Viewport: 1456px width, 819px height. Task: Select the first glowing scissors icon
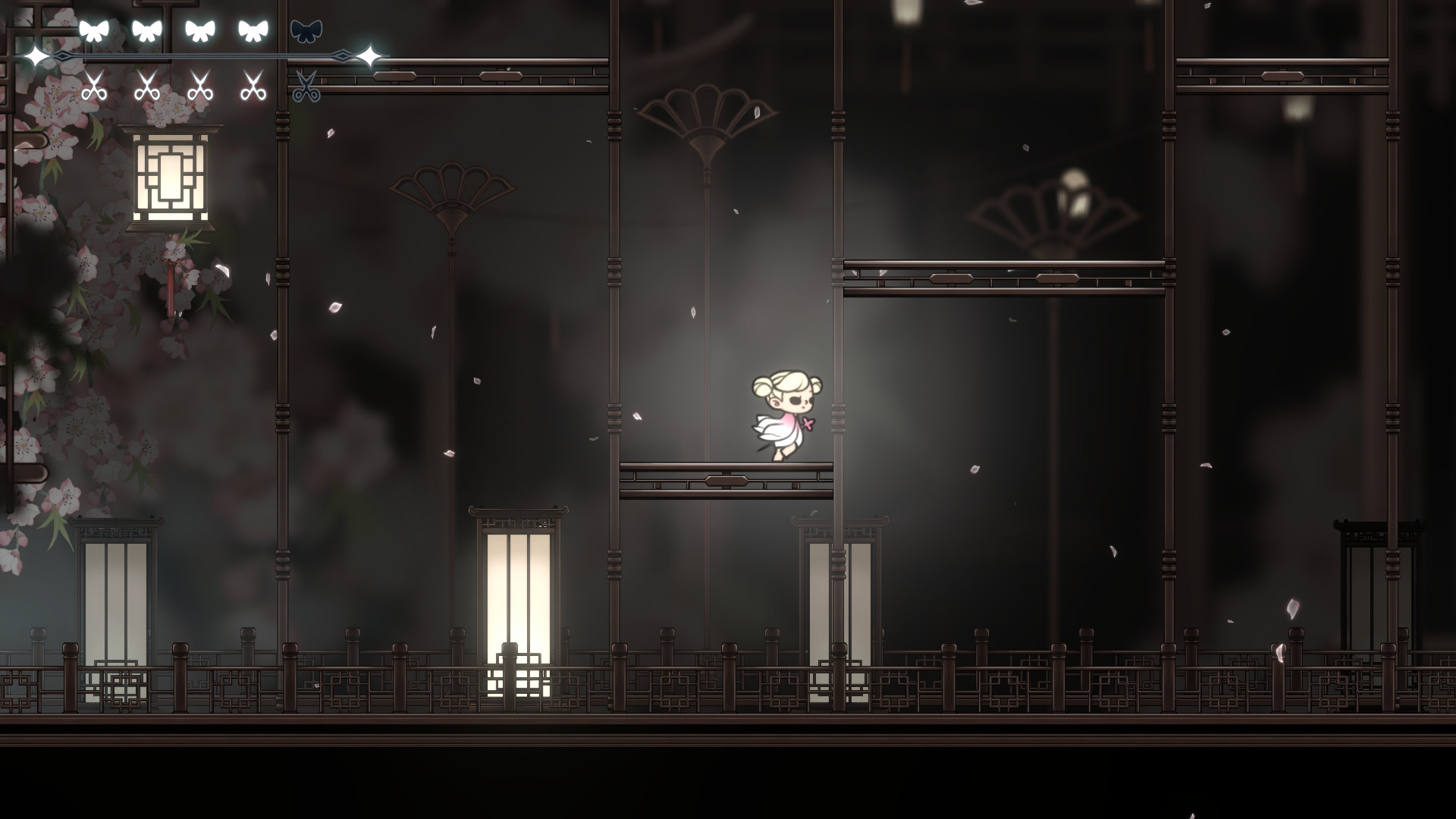coord(96,87)
